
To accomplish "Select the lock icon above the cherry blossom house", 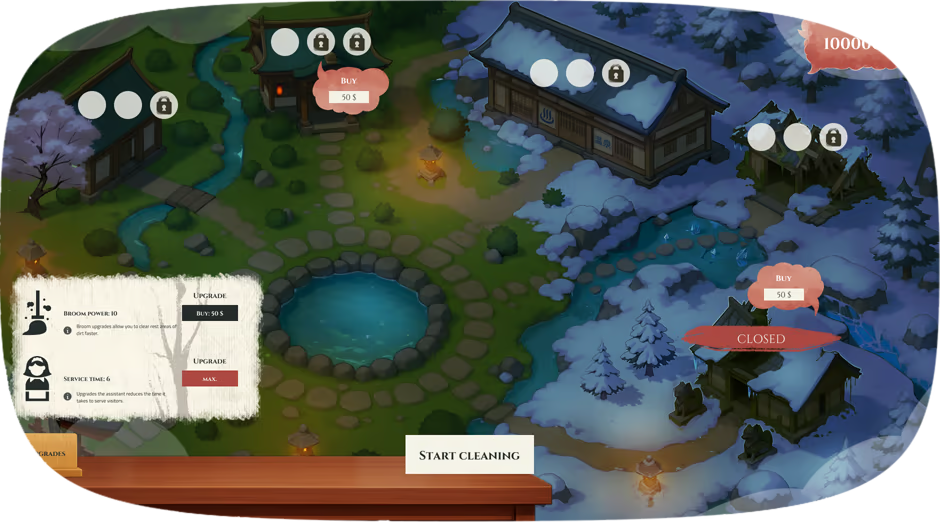I will [x=162, y=104].
